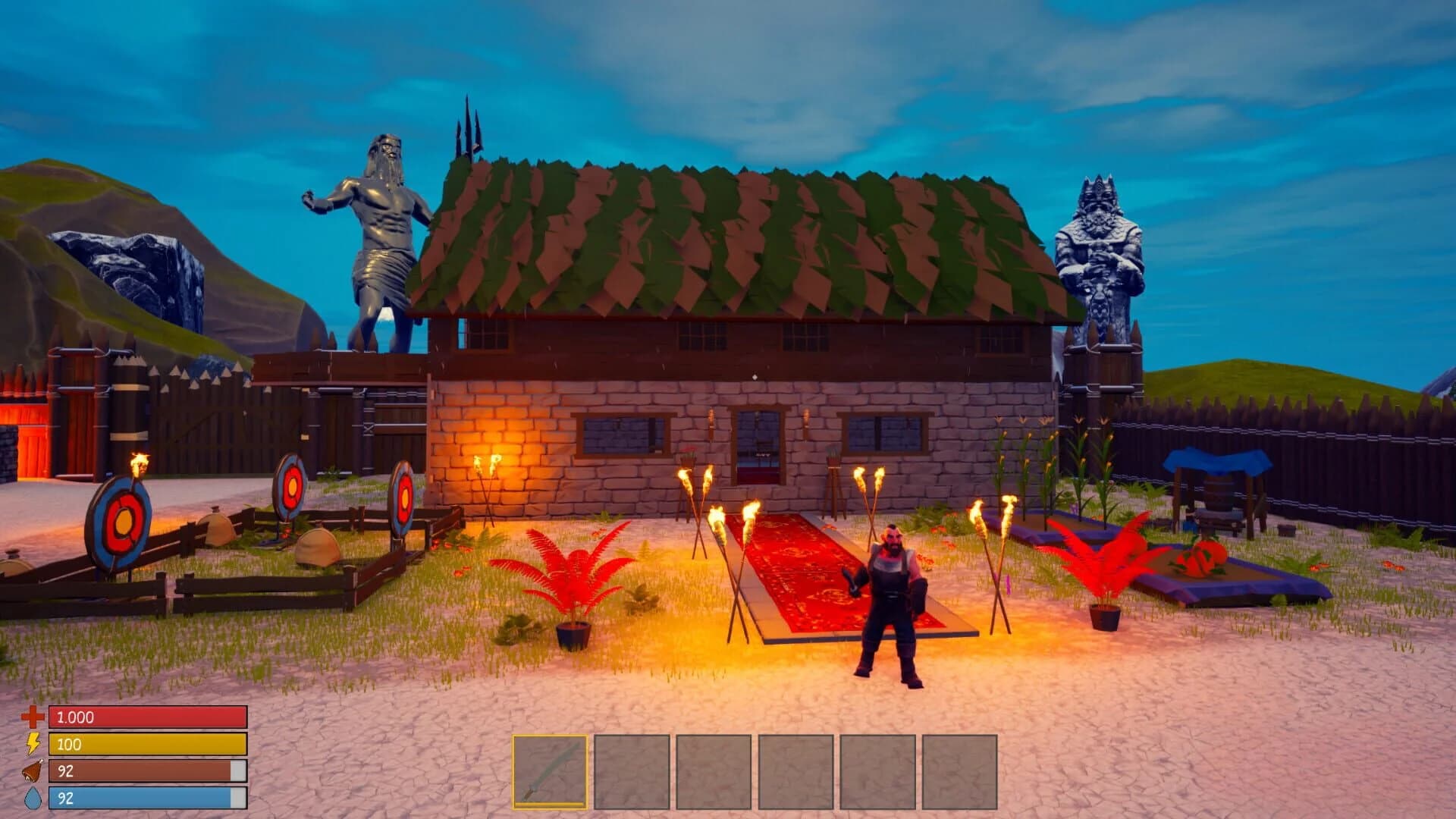Image resolution: width=1456 pixels, height=819 pixels.
Task: Click the meat drumstick hunger icon
Action: pyautogui.click(x=32, y=770)
